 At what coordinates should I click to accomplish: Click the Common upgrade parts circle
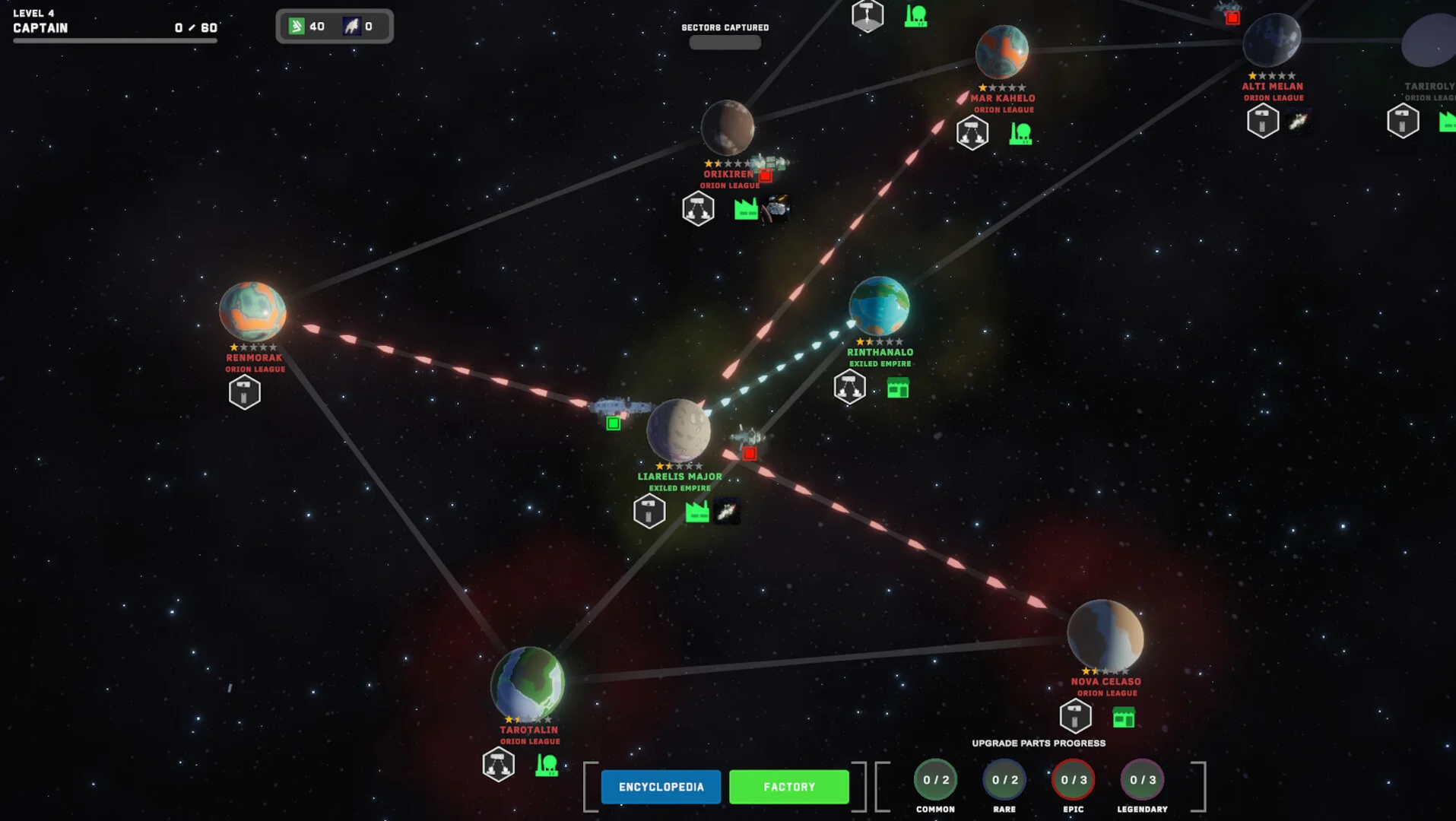(x=935, y=780)
